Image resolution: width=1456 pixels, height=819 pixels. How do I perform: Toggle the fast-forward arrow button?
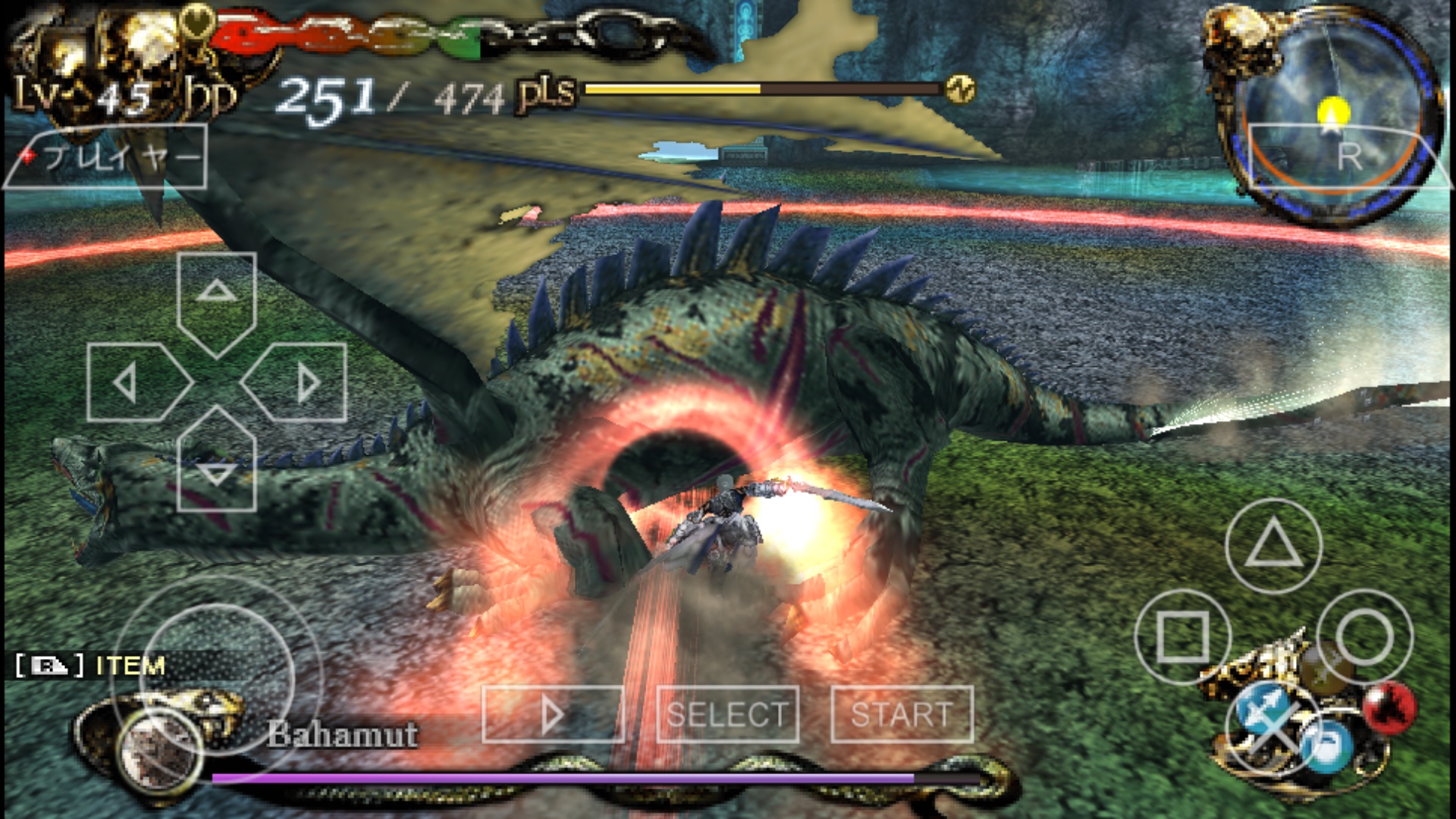point(553,714)
